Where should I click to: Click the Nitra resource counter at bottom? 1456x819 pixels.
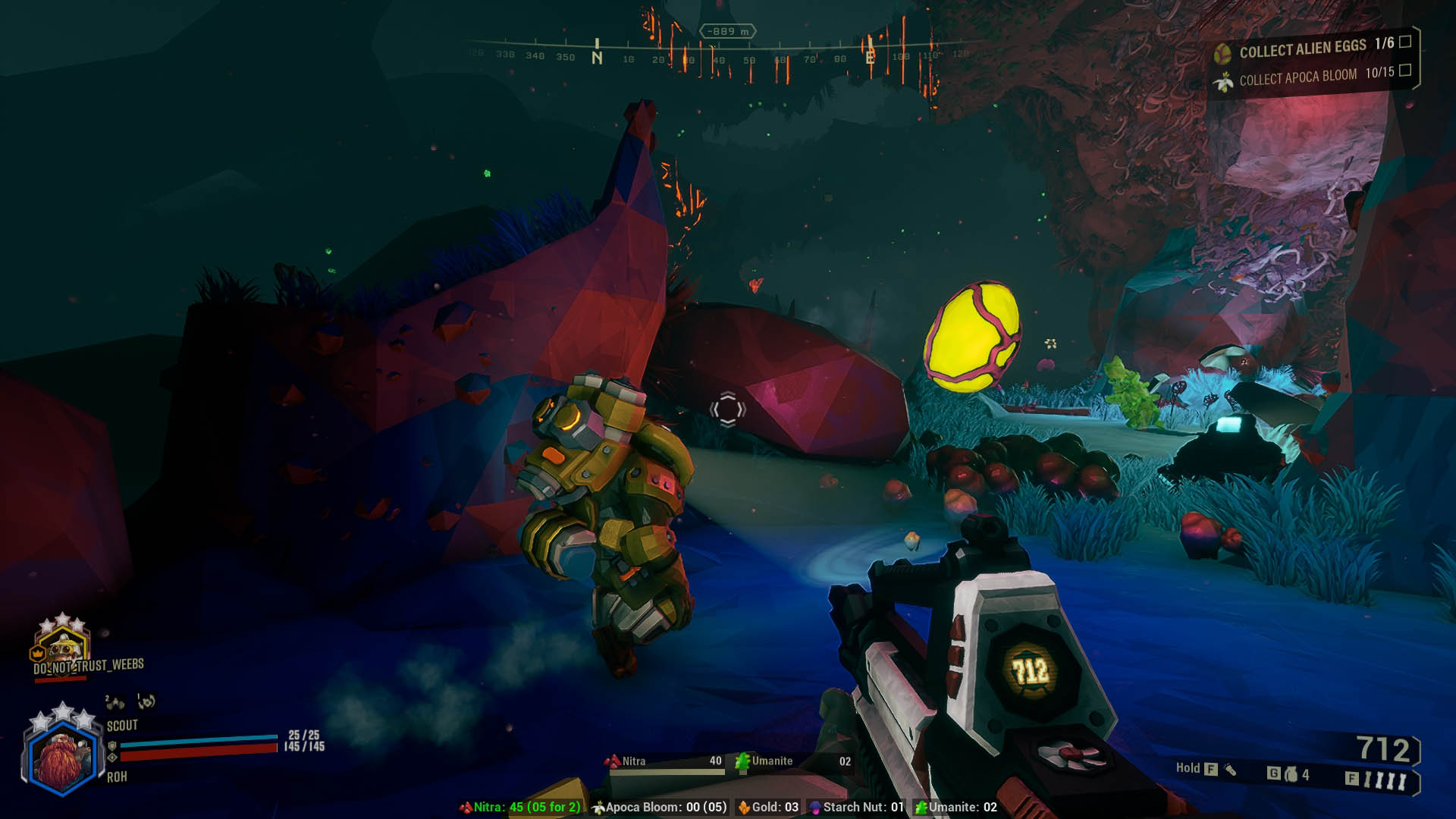tap(520, 807)
